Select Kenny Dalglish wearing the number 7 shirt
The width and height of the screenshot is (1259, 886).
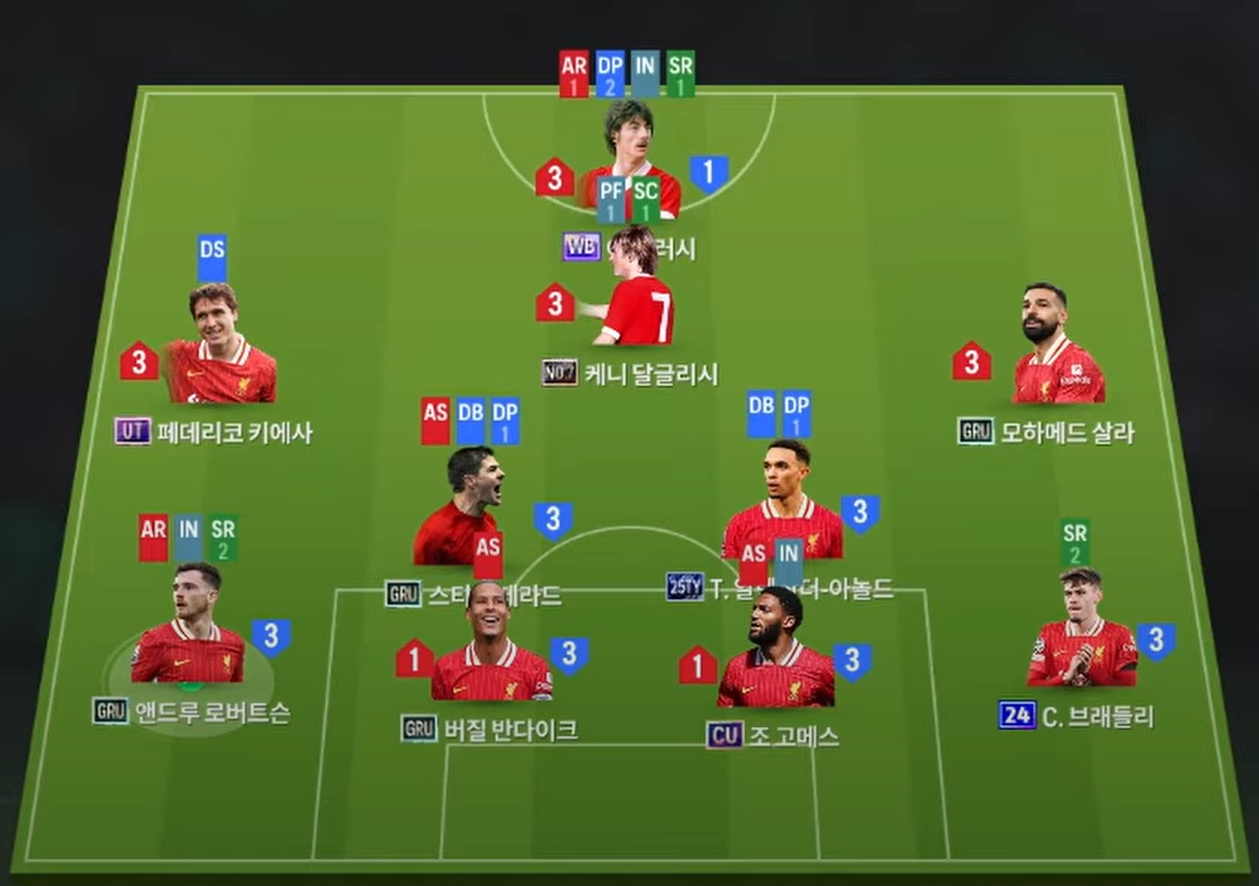click(x=636, y=290)
